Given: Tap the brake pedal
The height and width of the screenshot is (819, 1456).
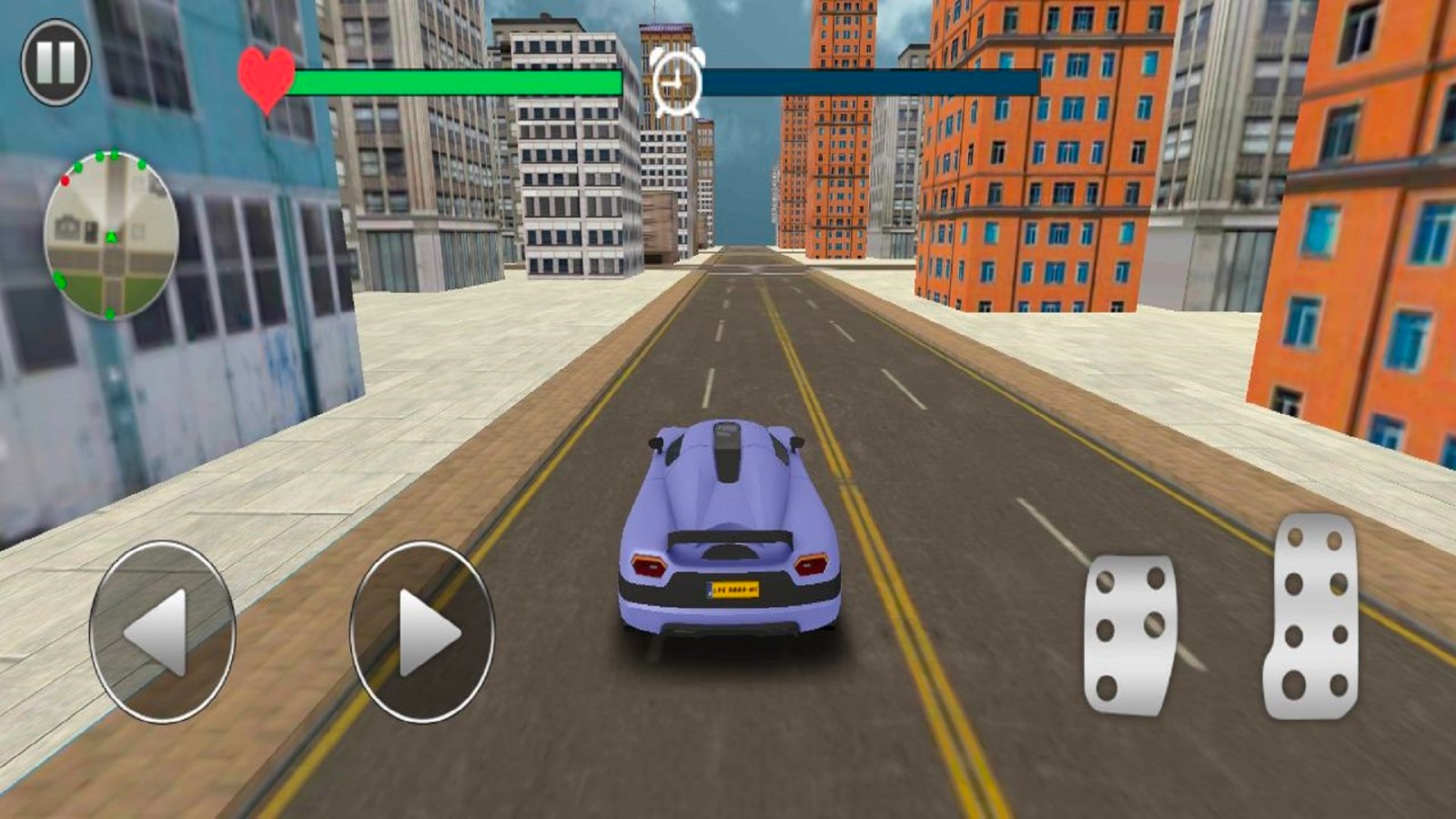Looking at the screenshot, I should point(1129,634).
